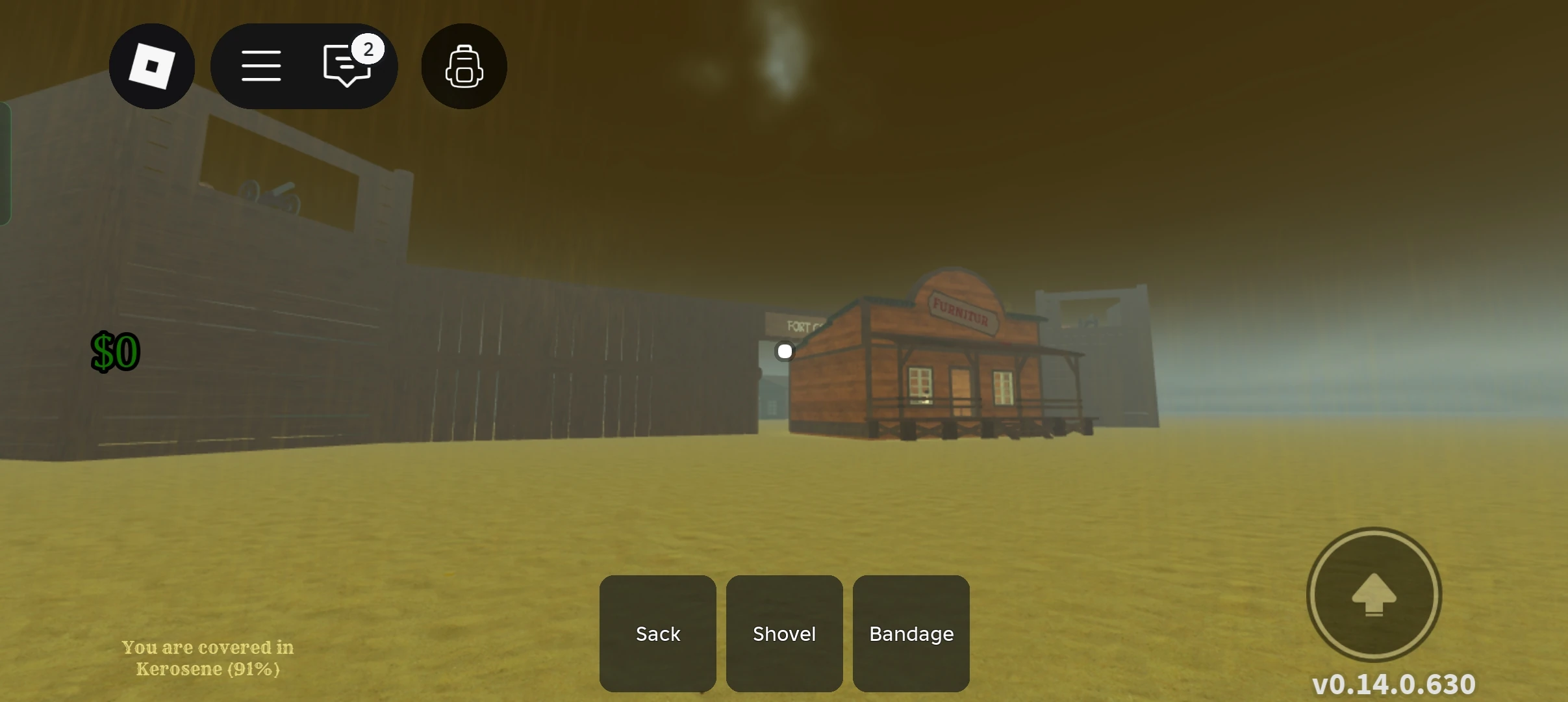Image resolution: width=1568 pixels, height=702 pixels.
Task: Equip the Bandage from the hotbar
Action: (x=910, y=634)
